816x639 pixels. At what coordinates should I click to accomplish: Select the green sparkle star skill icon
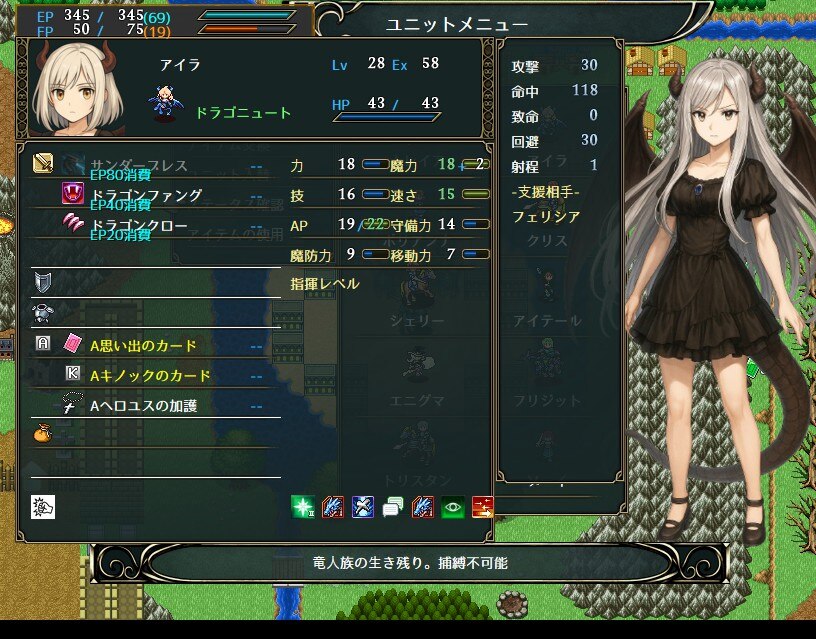pos(303,507)
